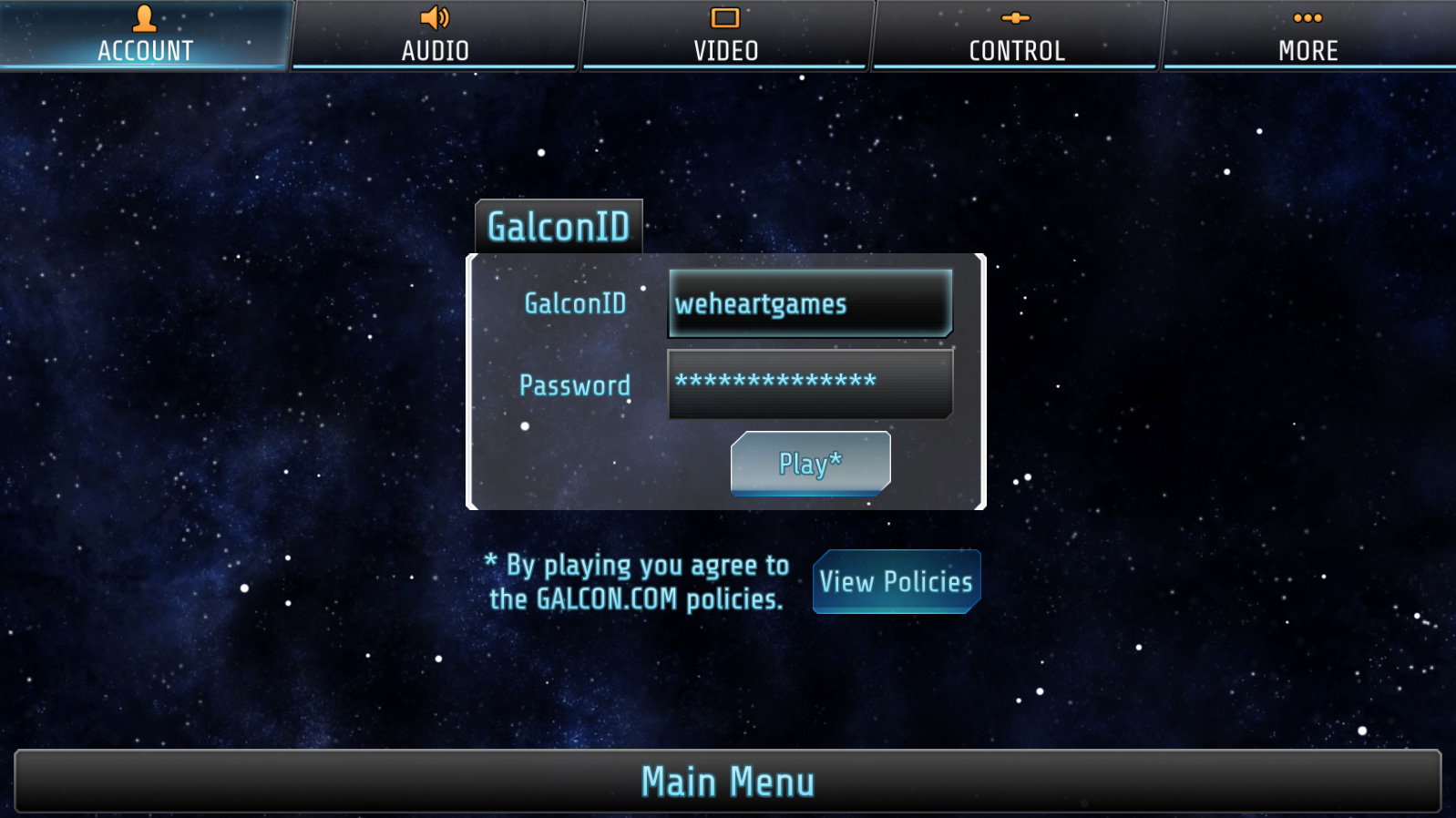Focus the Password input field
Viewport: 1456px width, 818px height.
[810, 383]
